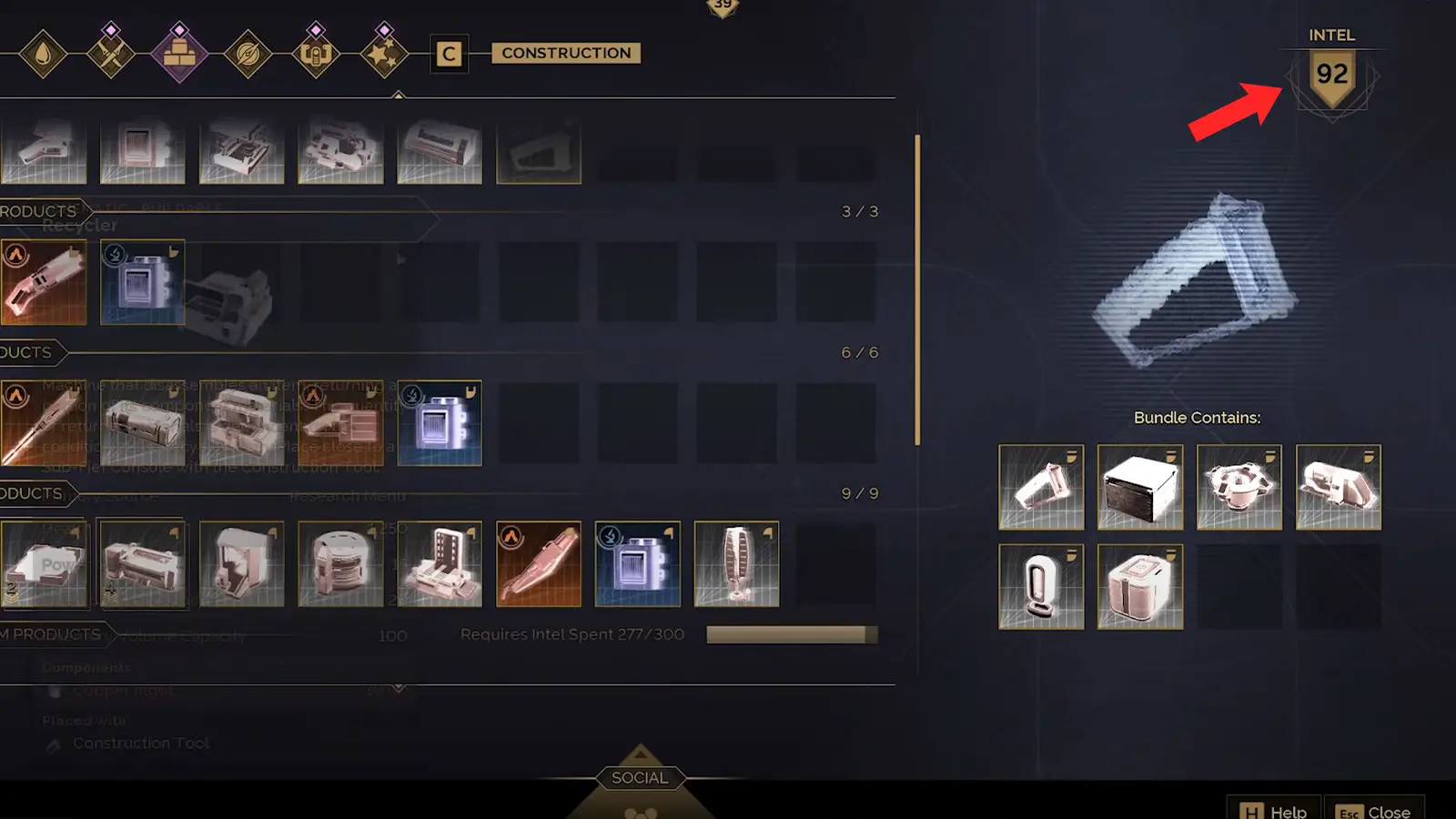Select the black cube thumbnail under Bundle Contains

tap(1140, 486)
